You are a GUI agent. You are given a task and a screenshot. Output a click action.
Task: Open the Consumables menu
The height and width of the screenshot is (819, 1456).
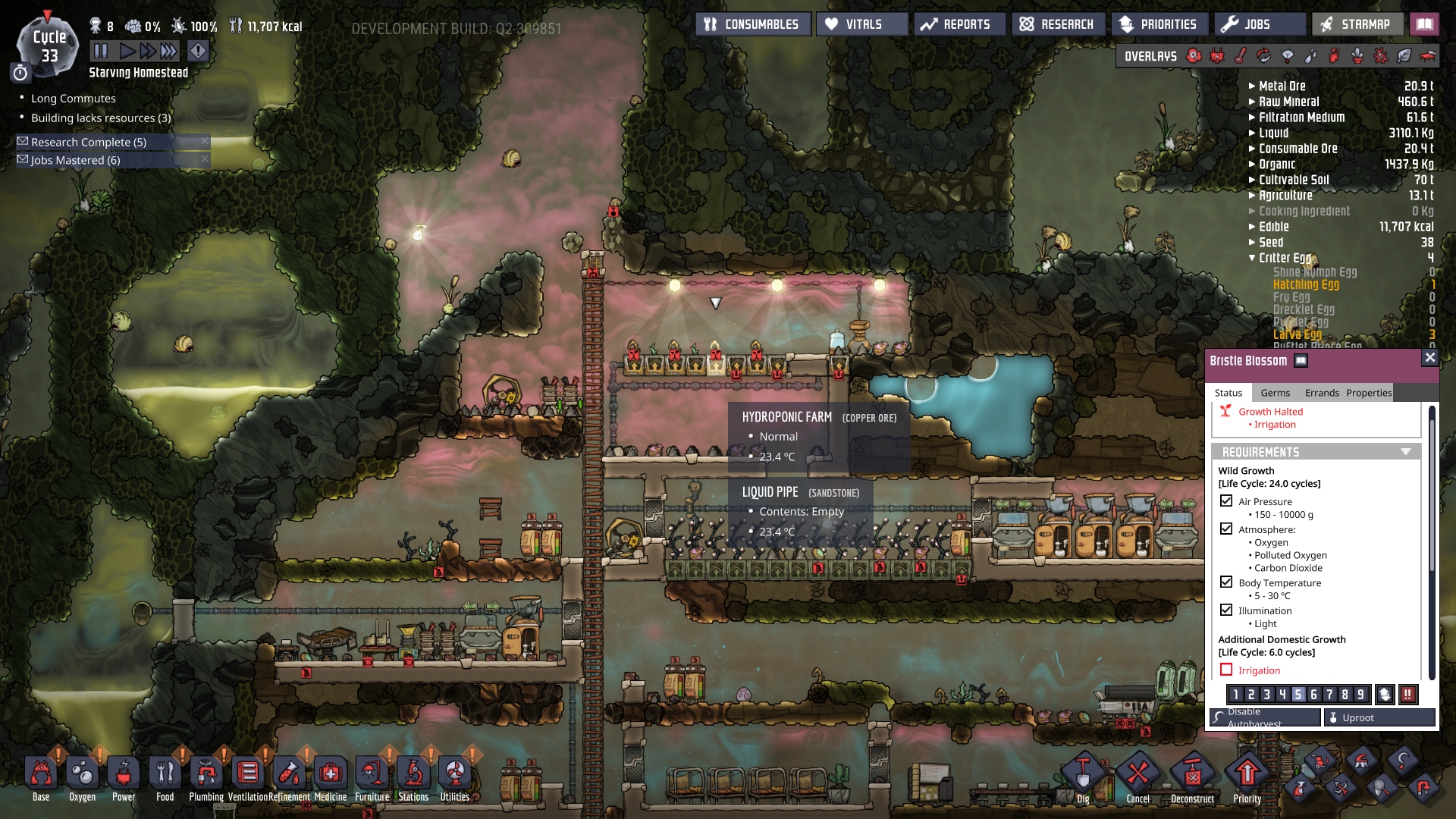point(752,24)
